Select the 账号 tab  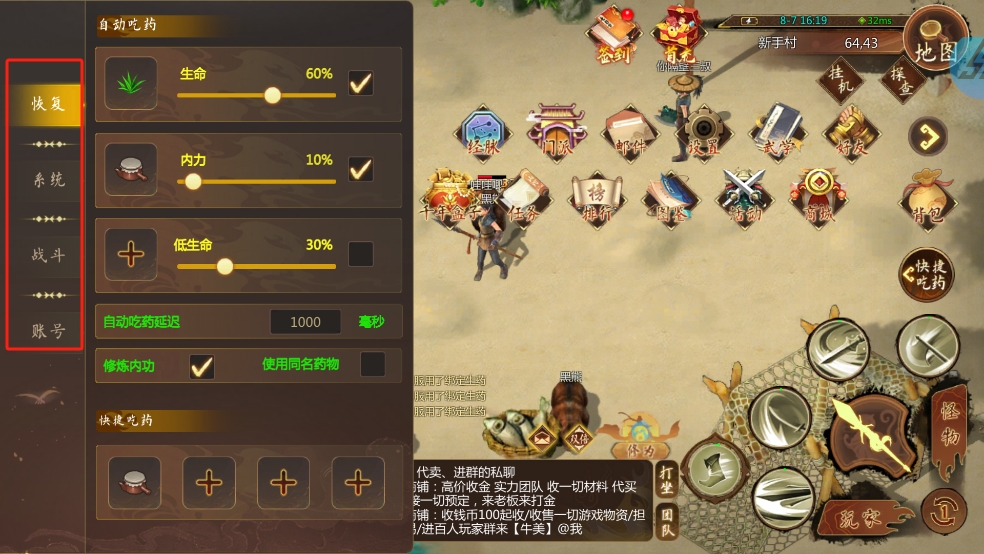coord(47,331)
